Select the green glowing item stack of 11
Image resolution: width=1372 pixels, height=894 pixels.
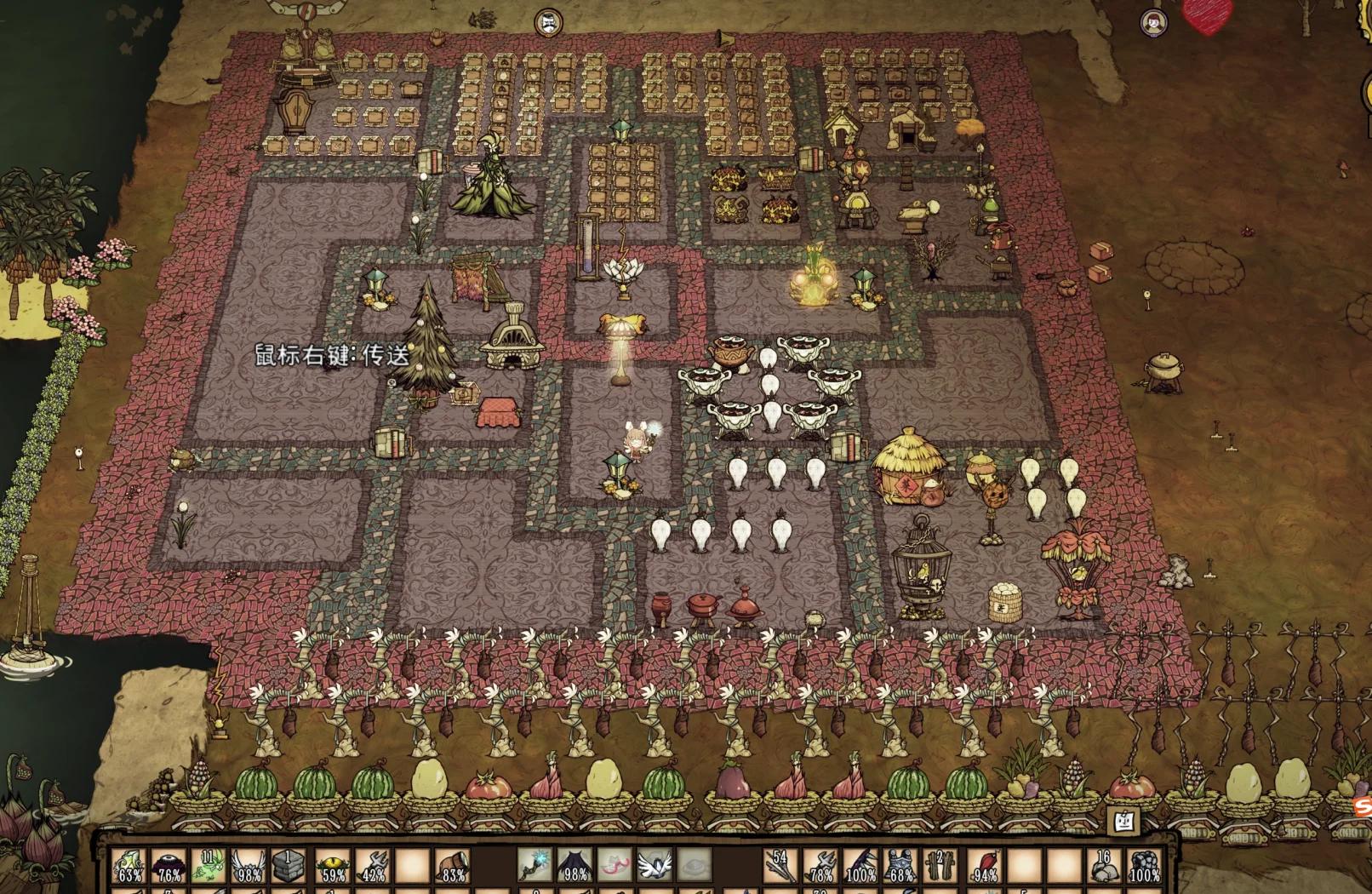[x=209, y=866]
